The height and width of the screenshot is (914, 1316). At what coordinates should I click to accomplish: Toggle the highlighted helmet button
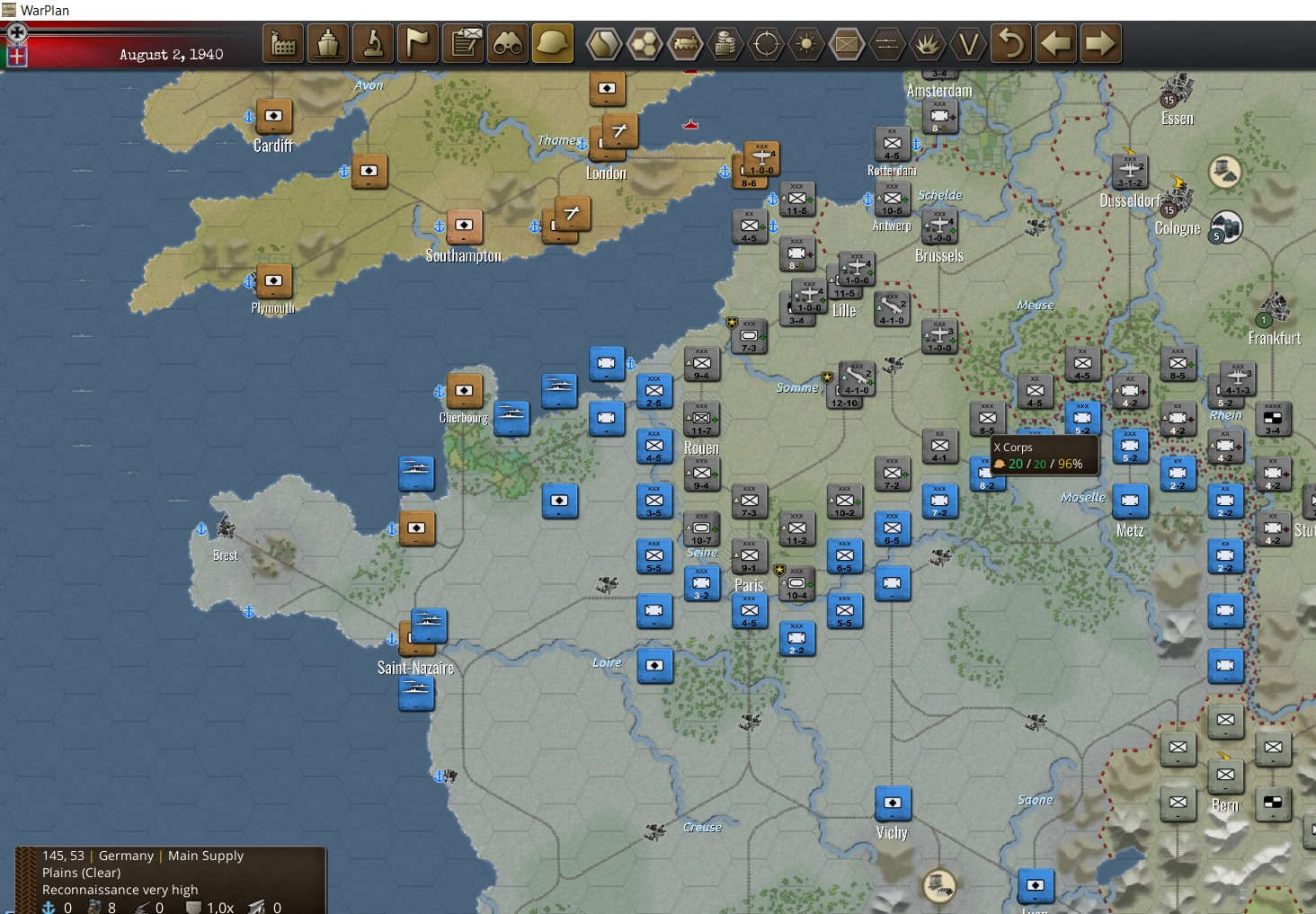coord(553,43)
